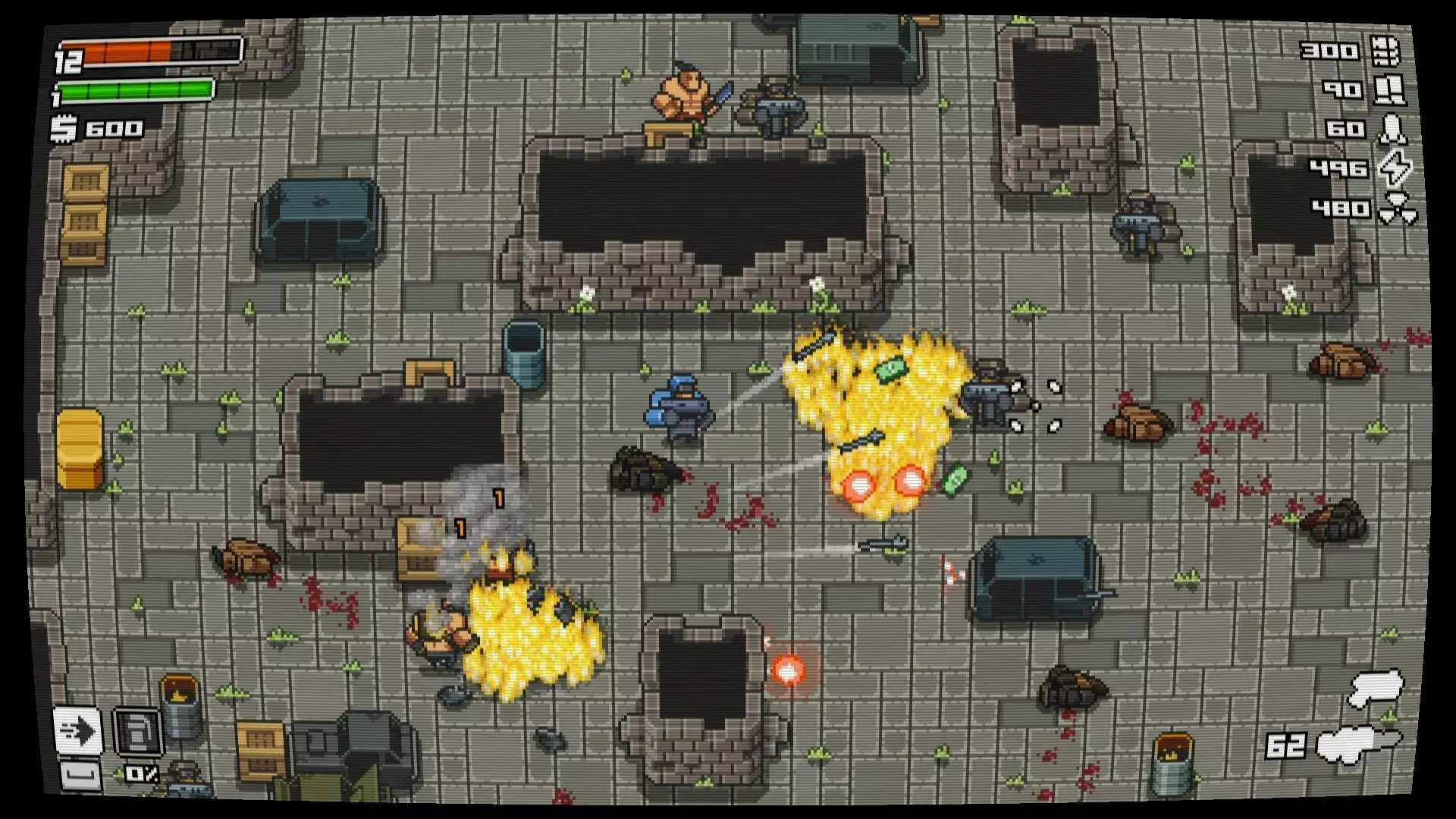Pick the radiation symbol ammo icon
Screen dimensions: 1456x819
1396,209
